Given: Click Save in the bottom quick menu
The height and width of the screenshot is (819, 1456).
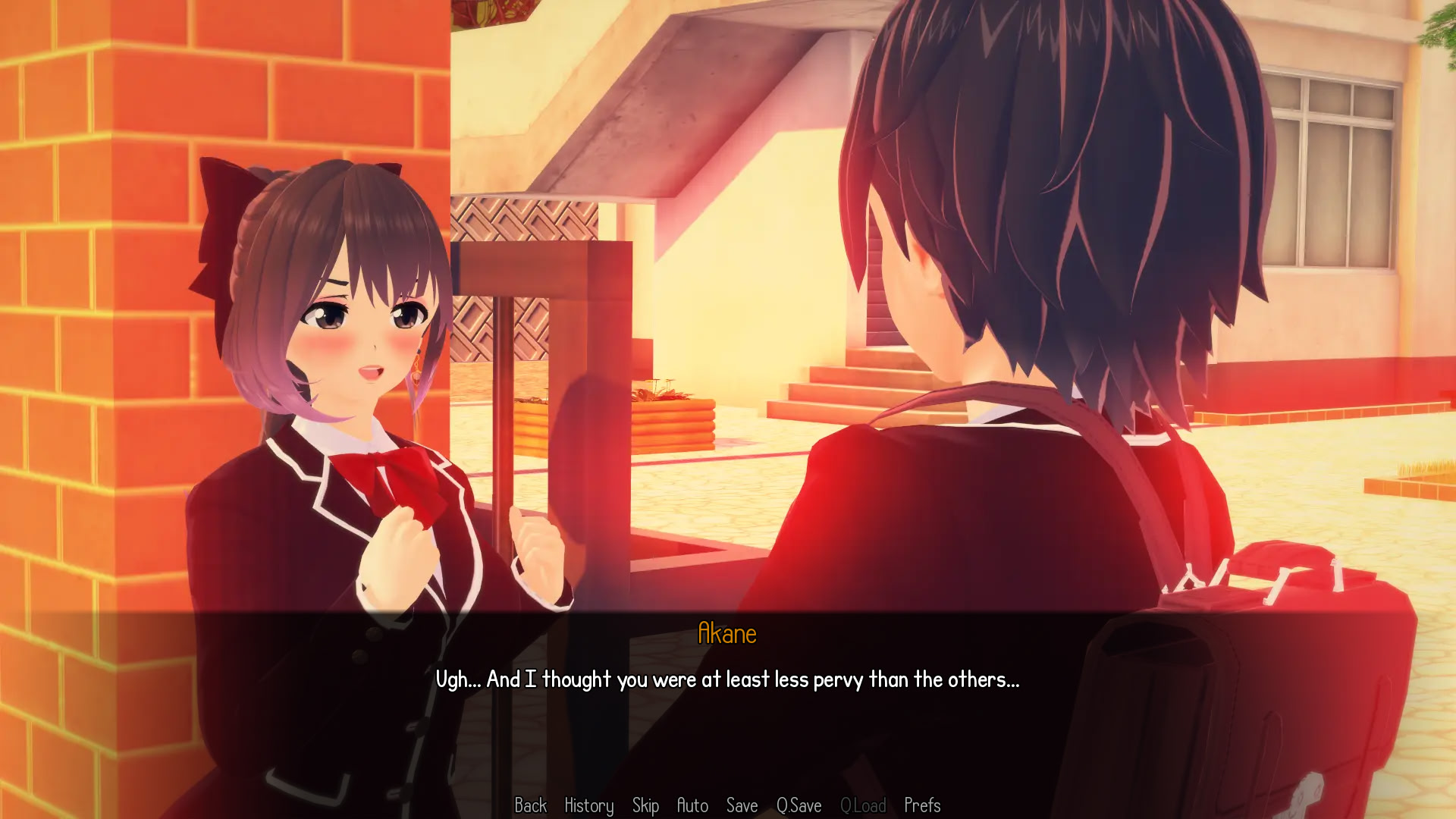Looking at the screenshot, I should (742, 806).
